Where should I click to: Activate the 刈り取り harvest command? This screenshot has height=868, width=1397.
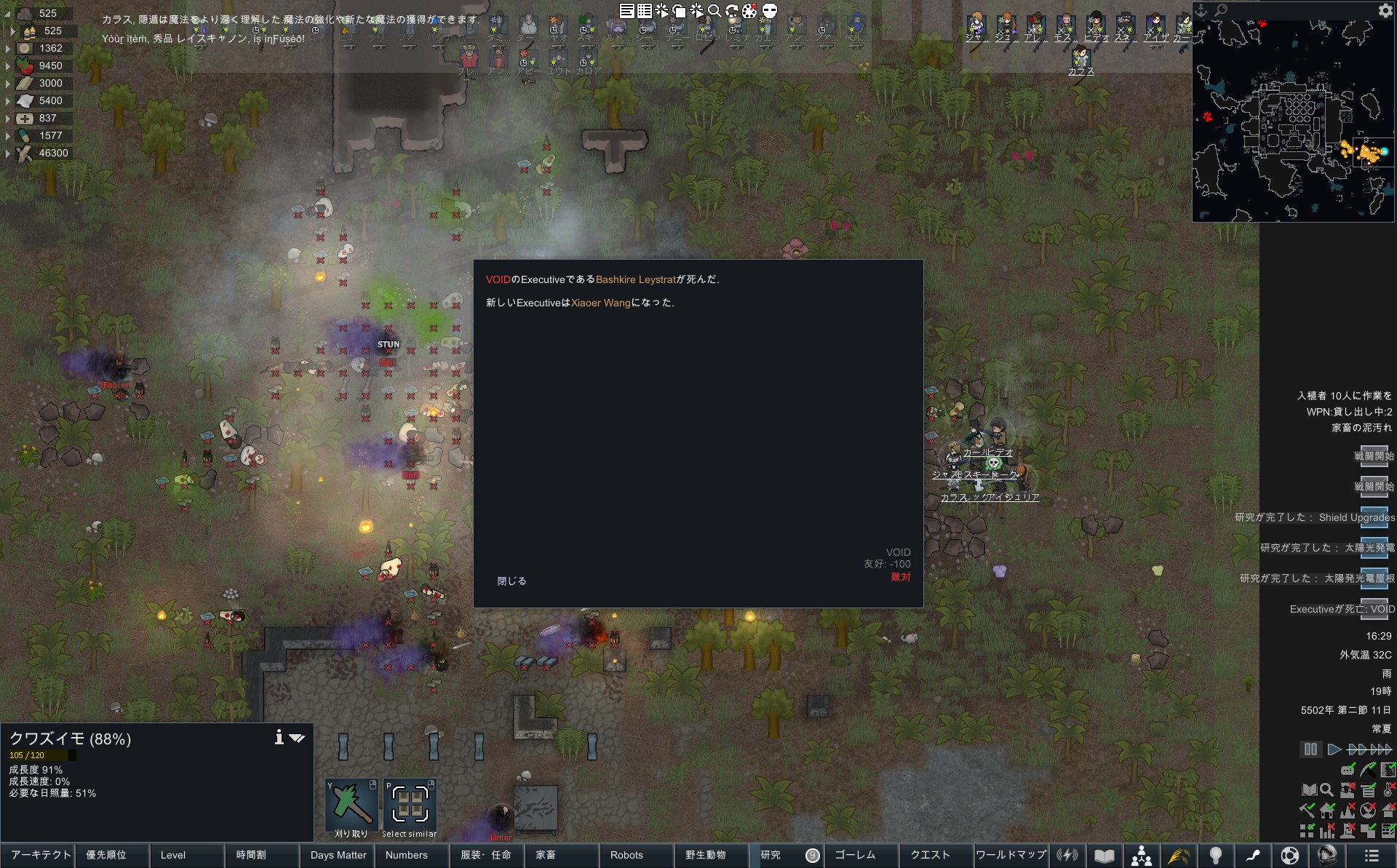click(351, 807)
